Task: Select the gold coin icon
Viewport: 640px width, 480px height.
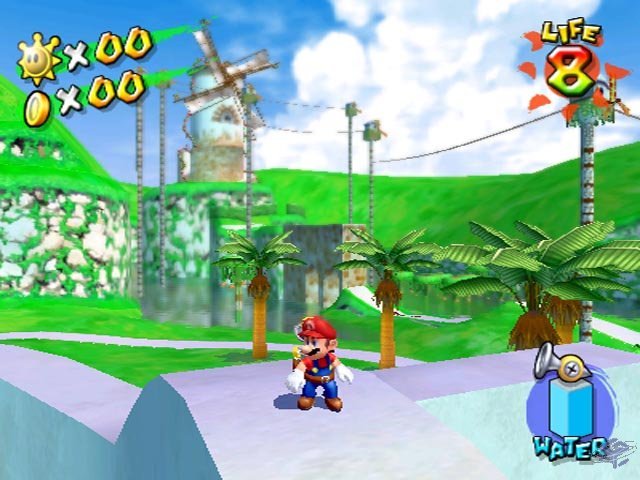Action: pos(37,101)
